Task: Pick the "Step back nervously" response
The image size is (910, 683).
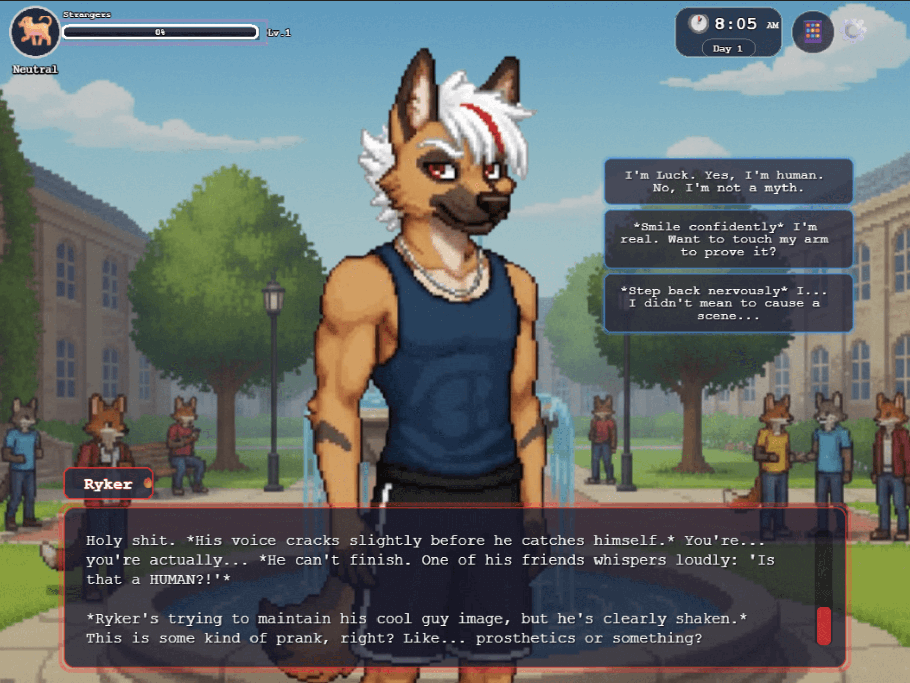Action: (728, 303)
